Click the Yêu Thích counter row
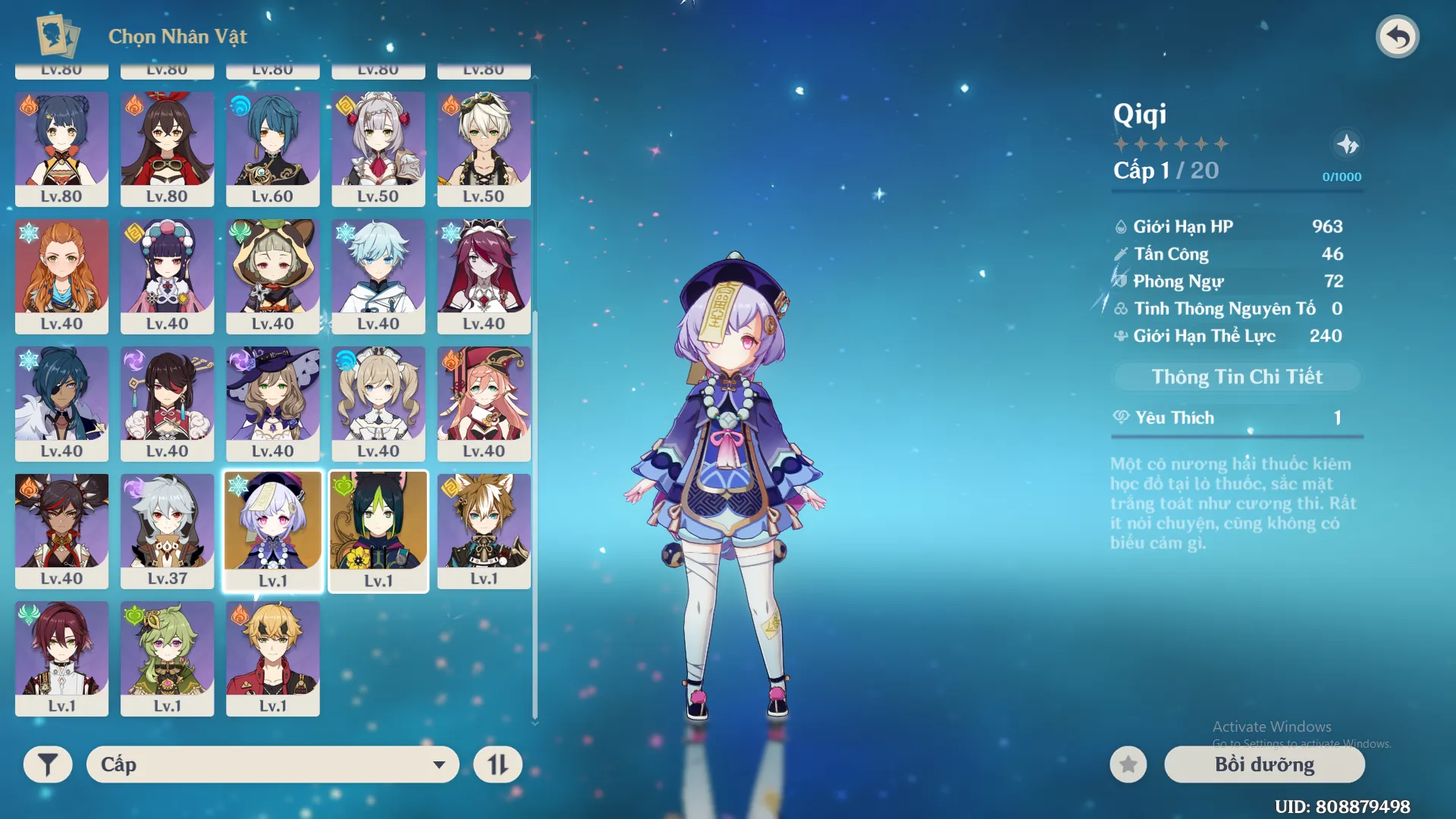Viewport: 1456px width, 819px height. click(x=1236, y=418)
